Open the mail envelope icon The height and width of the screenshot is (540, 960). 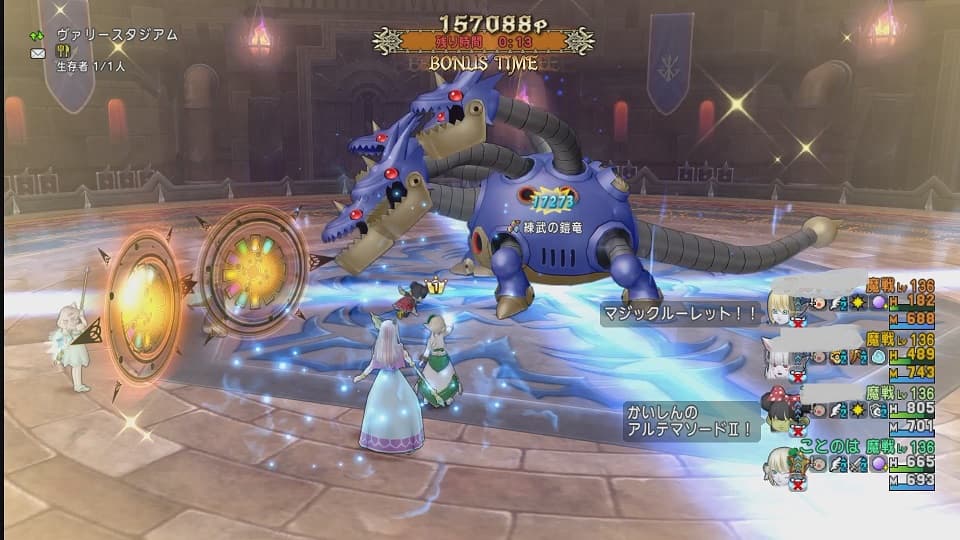(38, 52)
